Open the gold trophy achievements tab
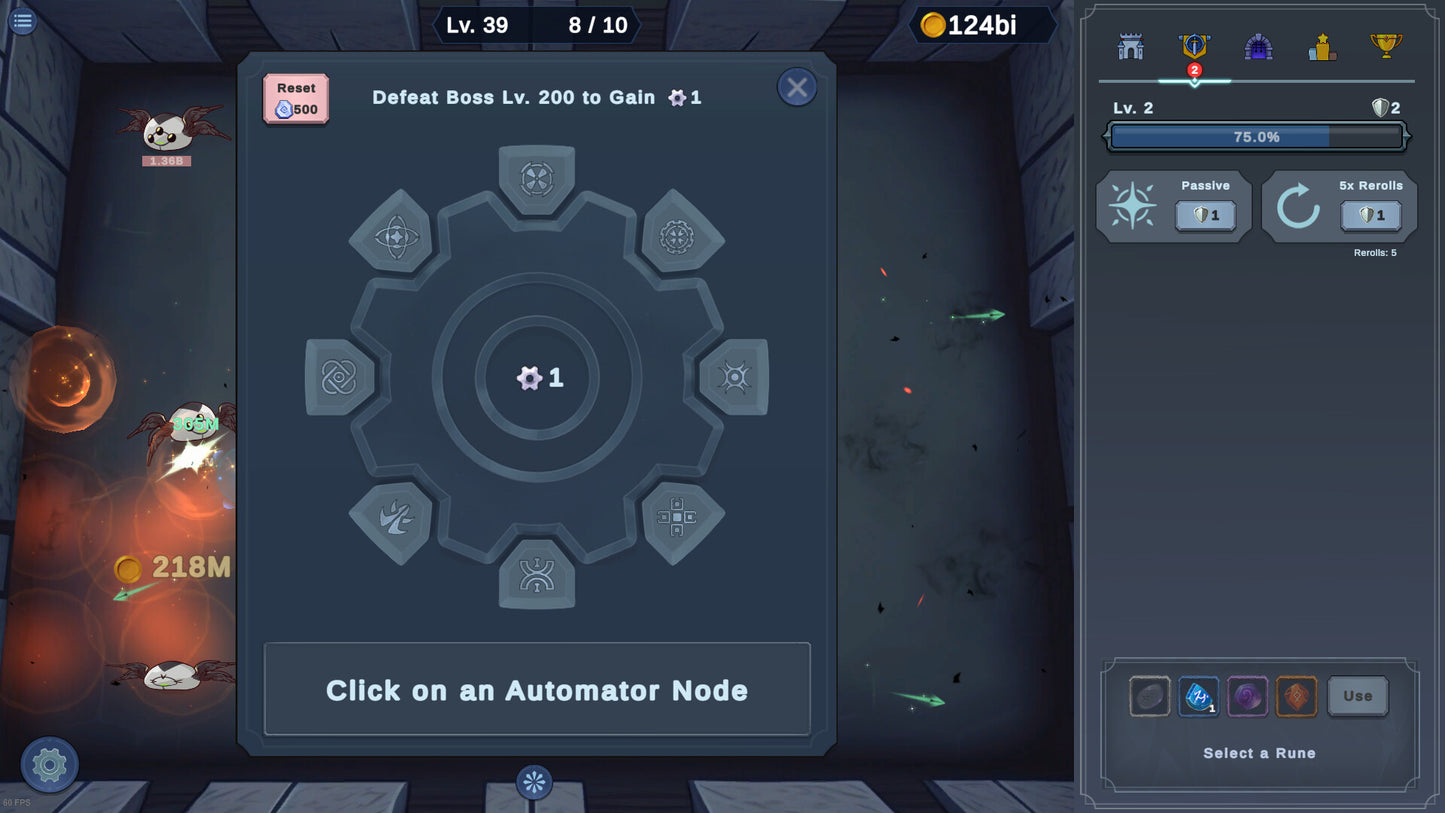The height and width of the screenshot is (813, 1445). (1385, 46)
